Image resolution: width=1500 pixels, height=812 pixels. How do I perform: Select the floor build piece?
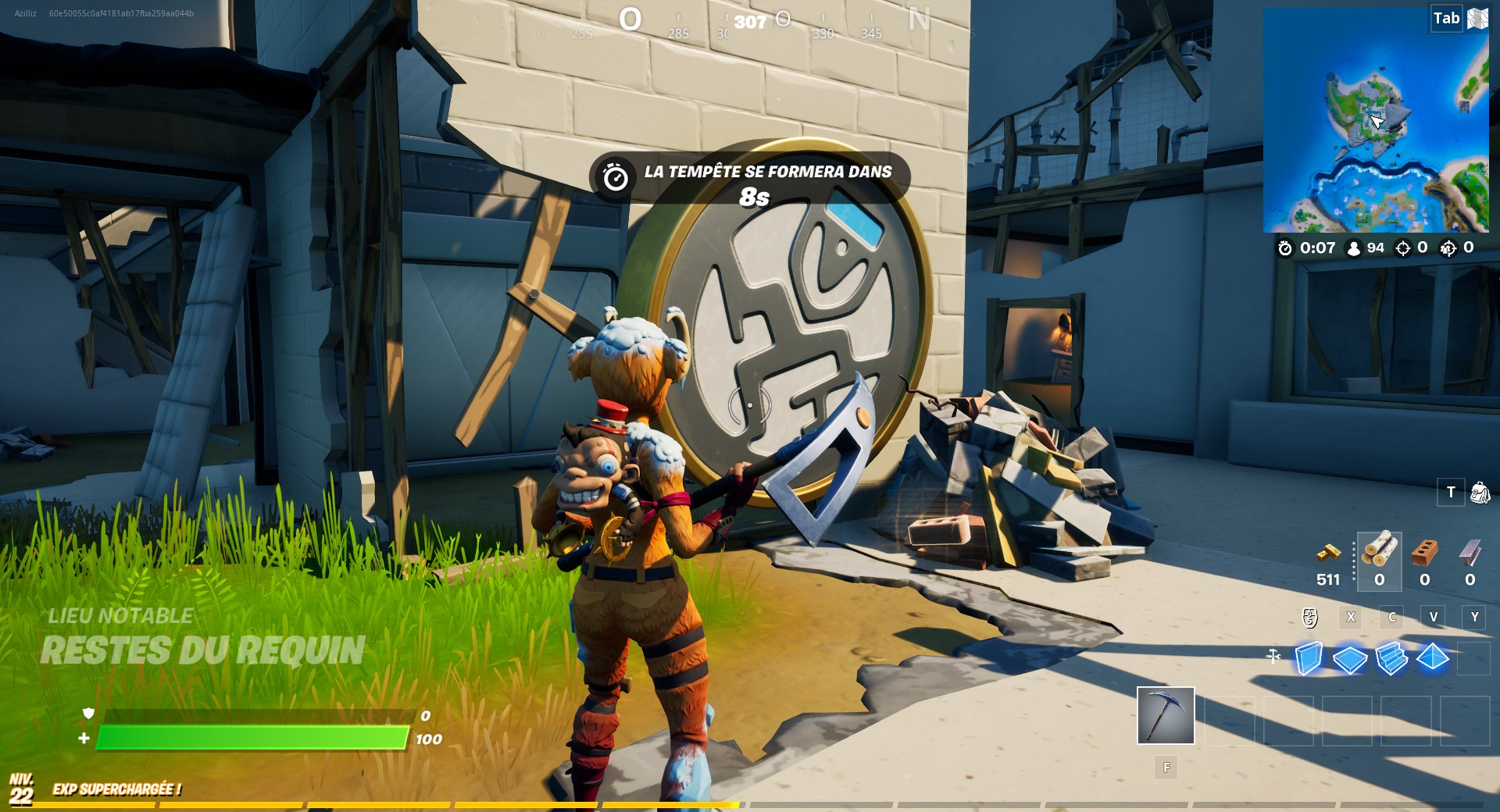(x=1349, y=657)
